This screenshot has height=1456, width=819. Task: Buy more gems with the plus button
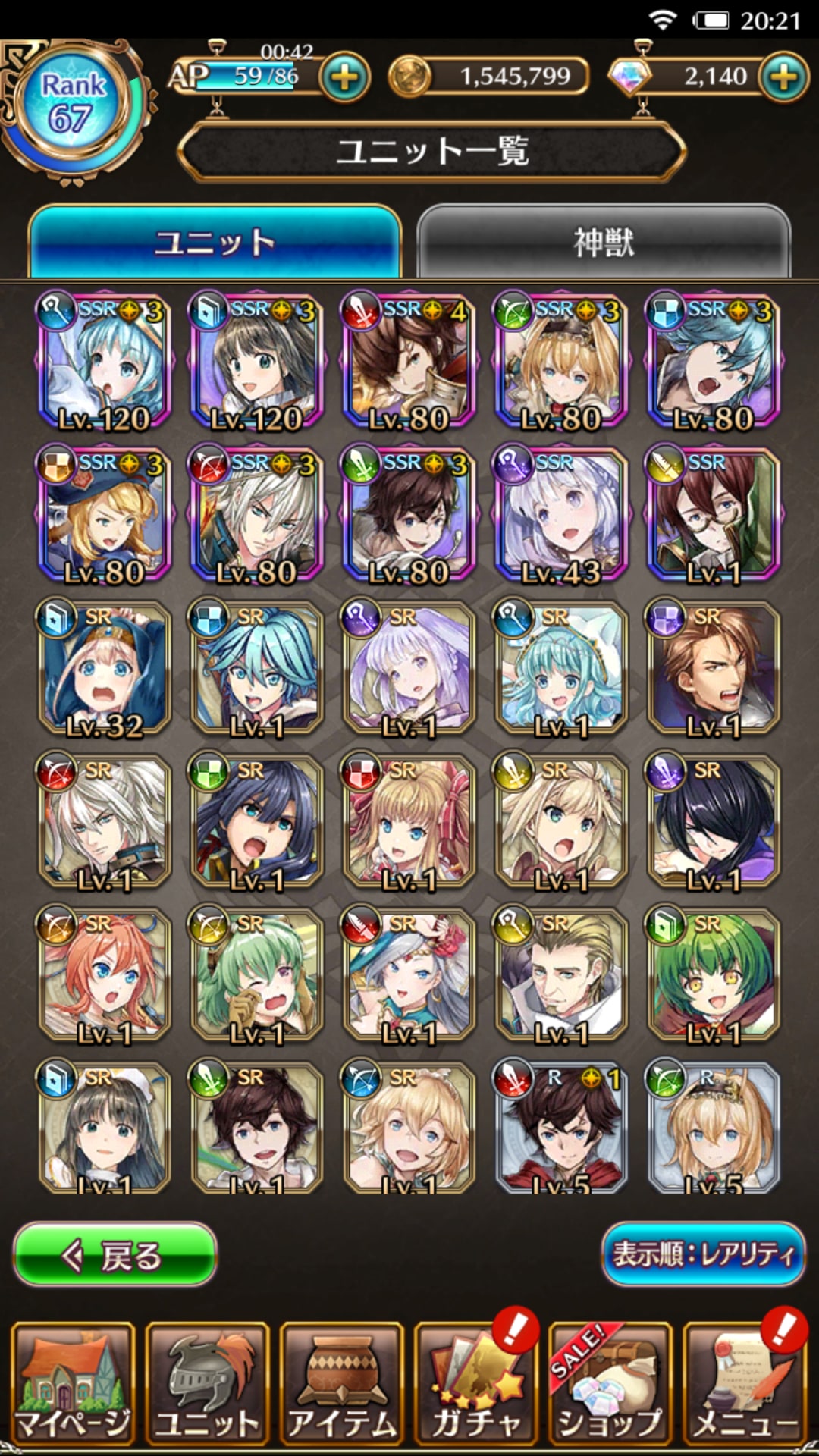[783, 77]
